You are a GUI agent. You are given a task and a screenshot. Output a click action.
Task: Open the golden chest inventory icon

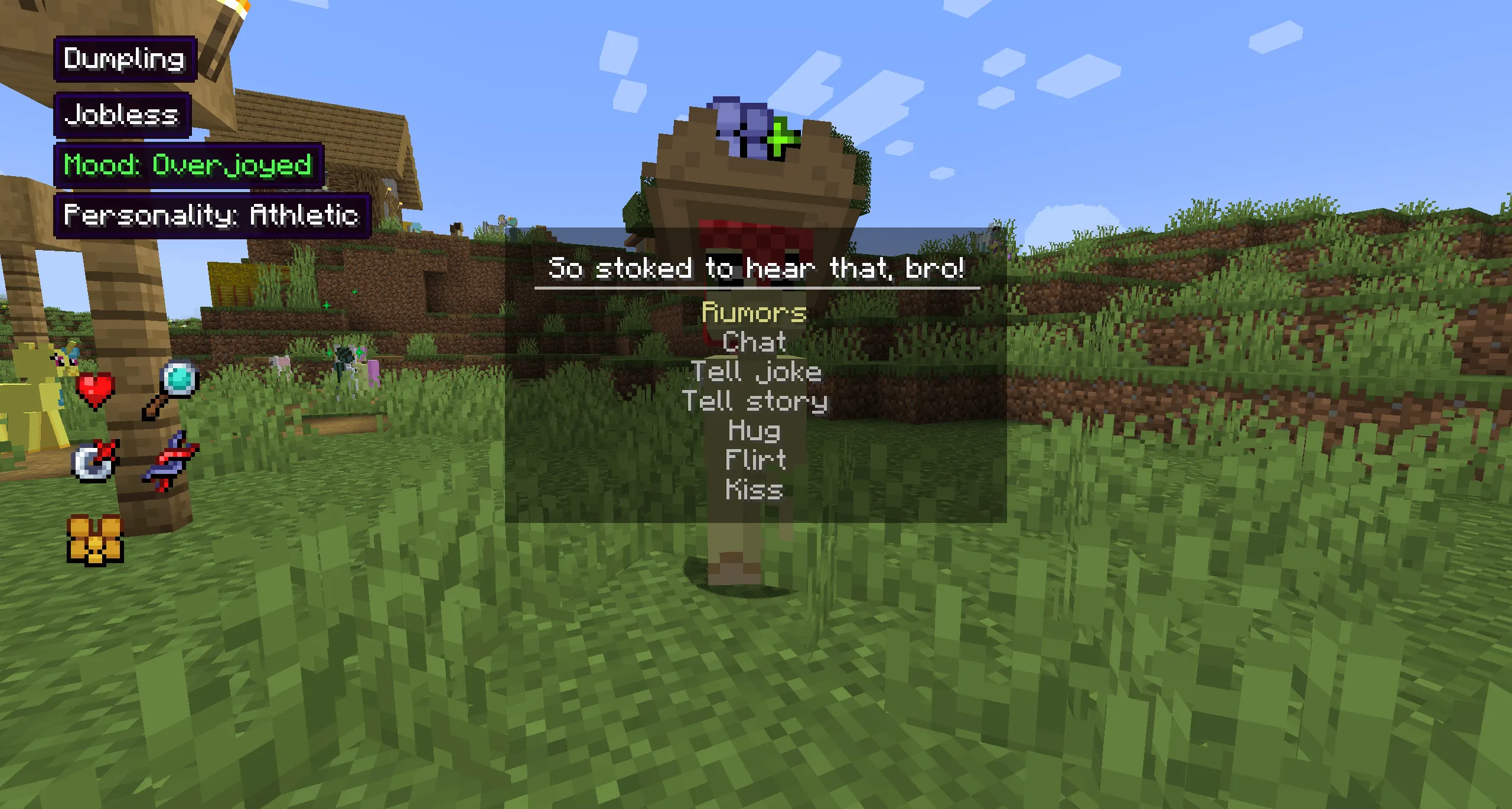[x=95, y=538]
